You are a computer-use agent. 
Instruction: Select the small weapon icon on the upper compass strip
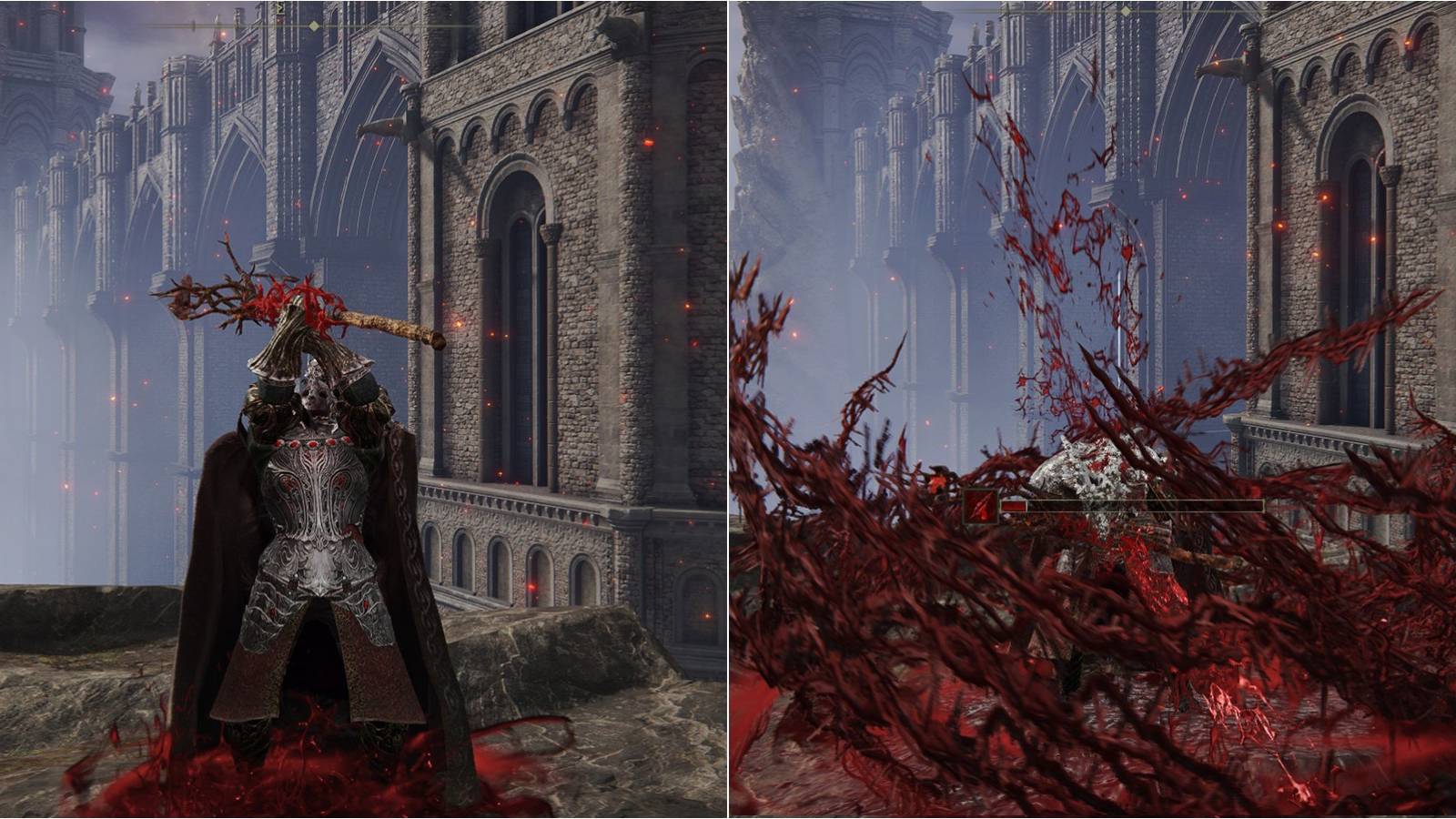click(279, 9)
